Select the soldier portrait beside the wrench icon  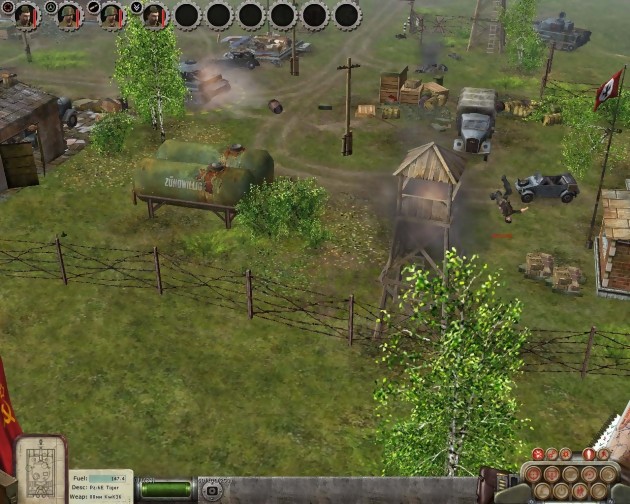(x=110, y=16)
